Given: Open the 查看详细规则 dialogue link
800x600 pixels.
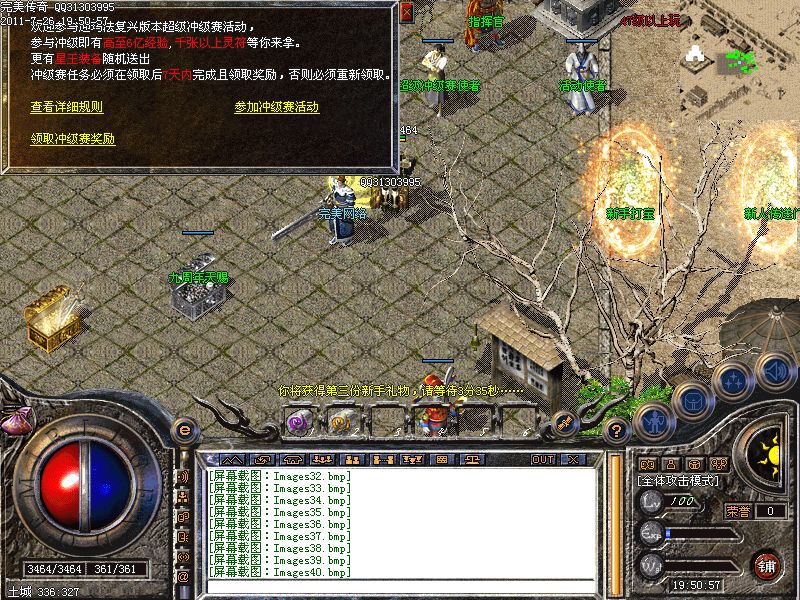Looking at the screenshot, I should 67,107.
